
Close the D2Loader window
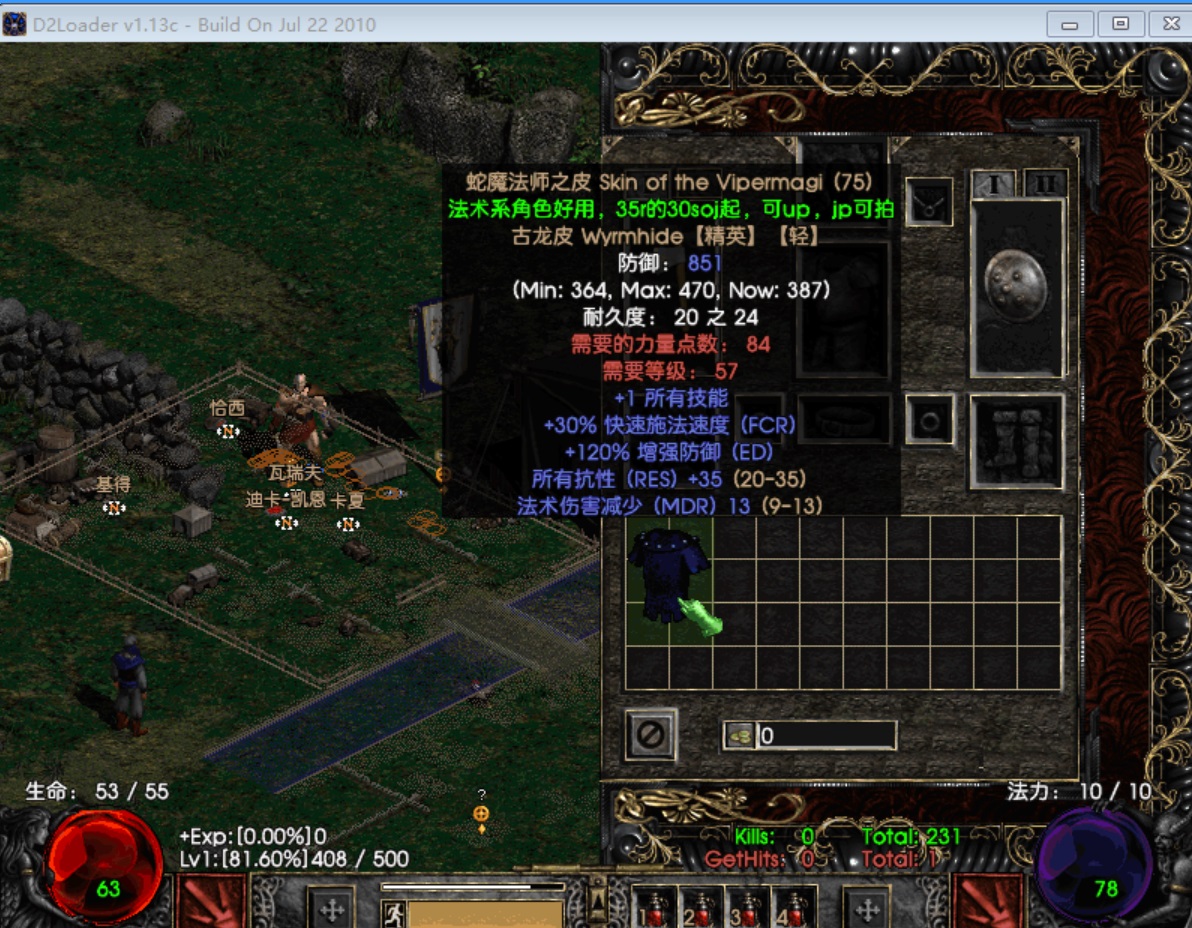click(x=1169, y=24)
